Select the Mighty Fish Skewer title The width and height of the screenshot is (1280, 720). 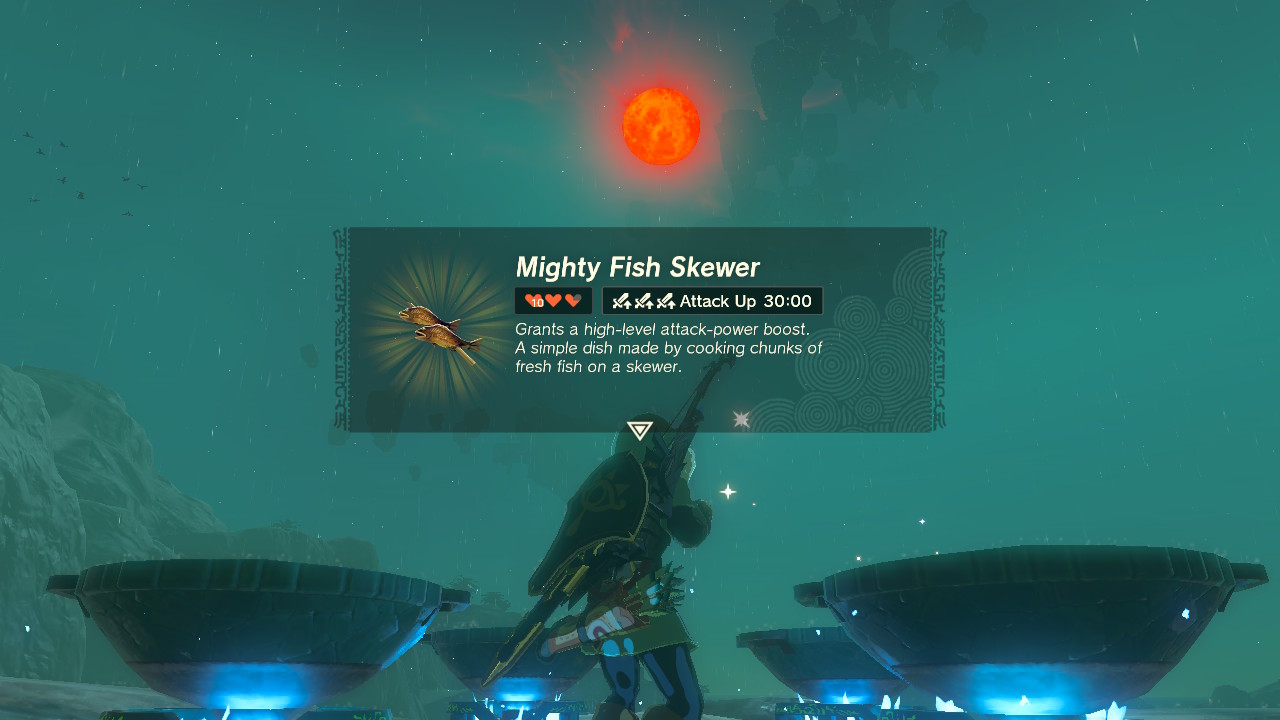click(x=637, y=267)
